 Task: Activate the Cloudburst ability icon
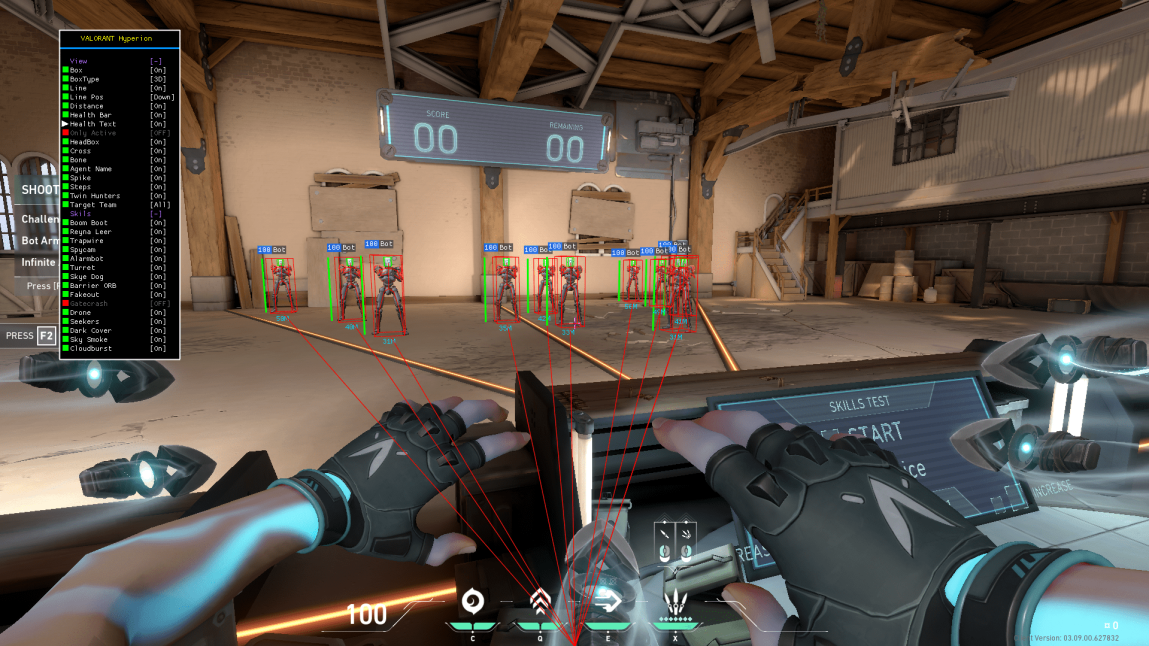click(472, 602)
